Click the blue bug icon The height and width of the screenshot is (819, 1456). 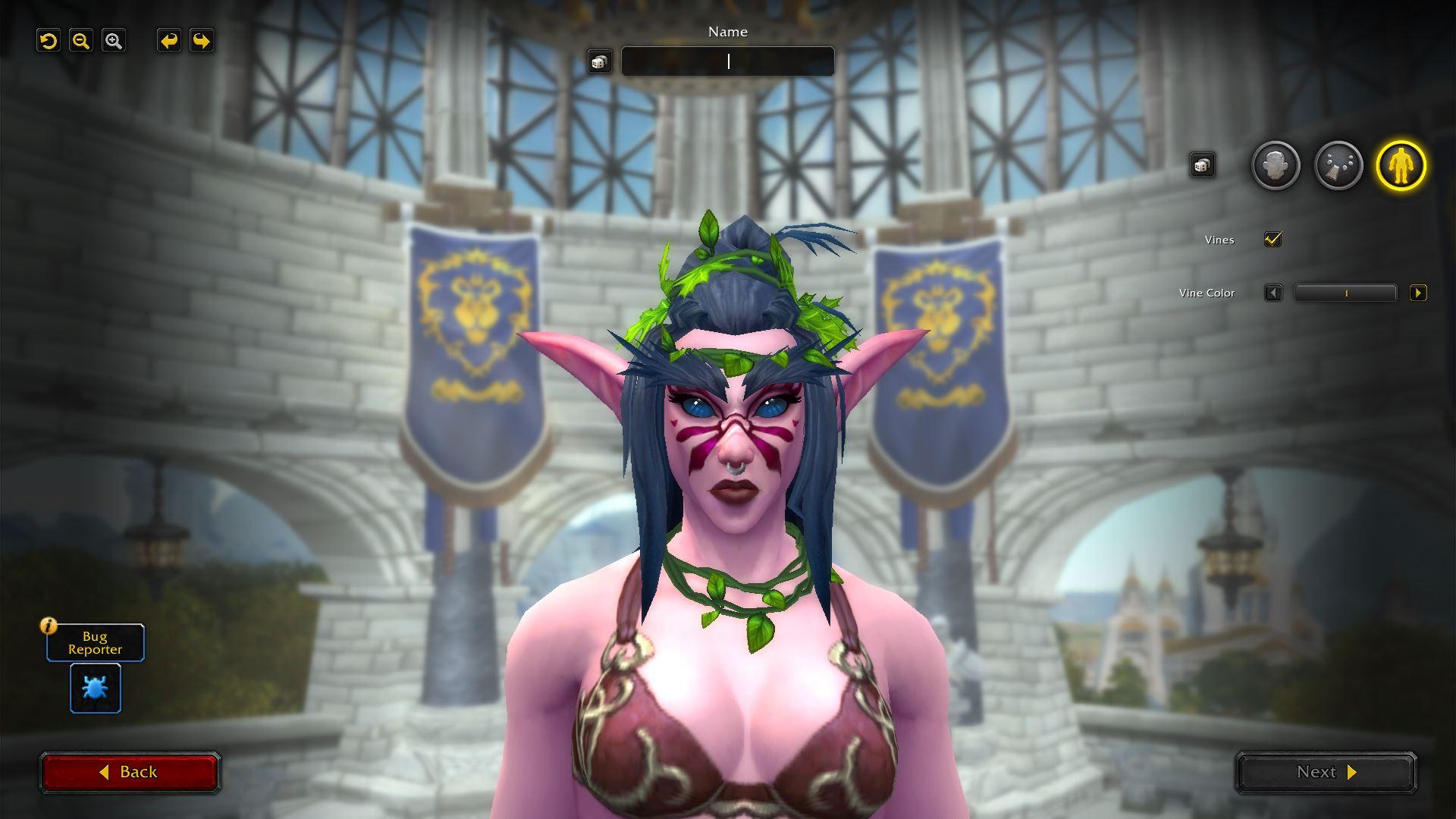coord(96,688)
